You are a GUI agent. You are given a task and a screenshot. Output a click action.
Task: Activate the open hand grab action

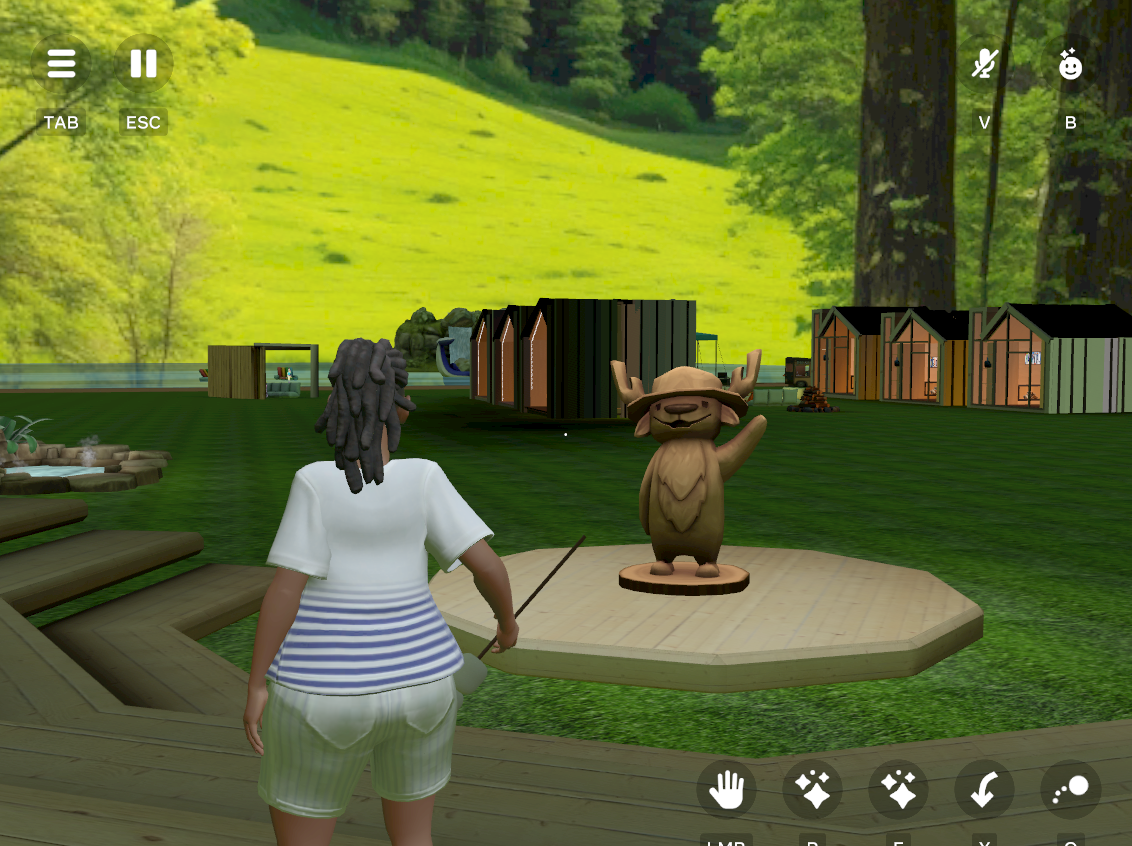[726, 791]
